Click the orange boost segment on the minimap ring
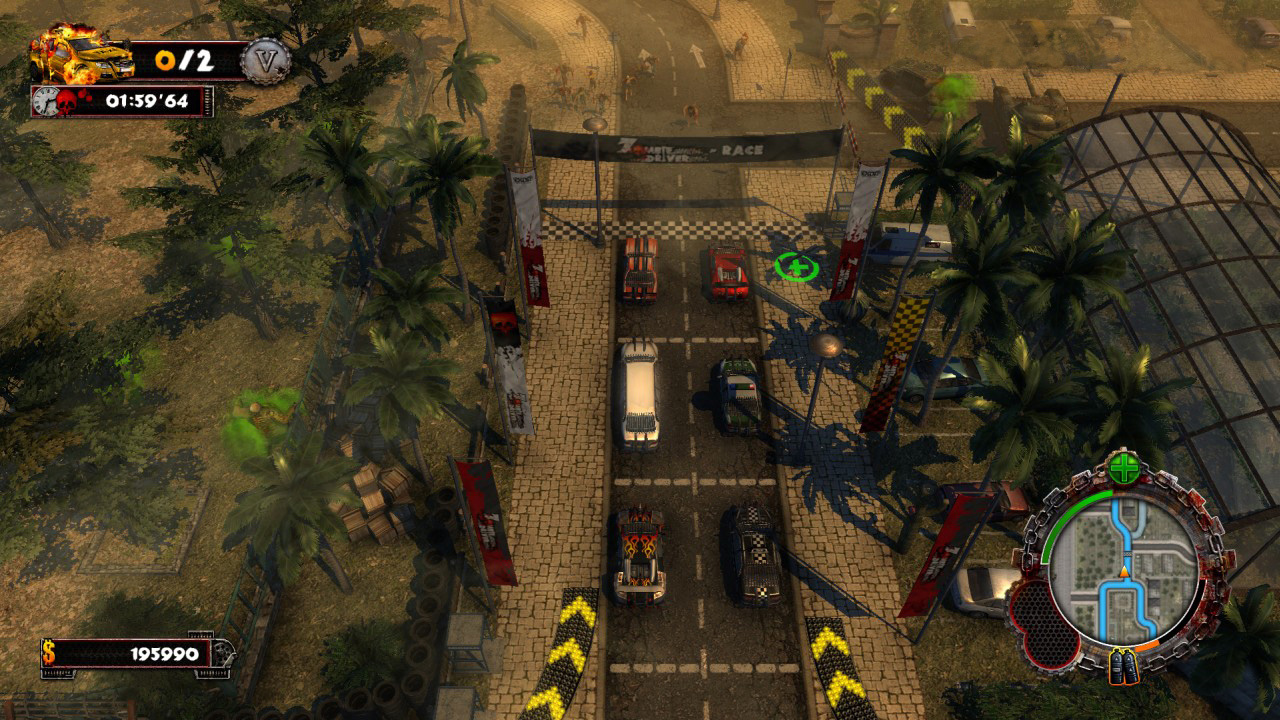Viewport: 1280px width, 720px height. [1149, 645]
